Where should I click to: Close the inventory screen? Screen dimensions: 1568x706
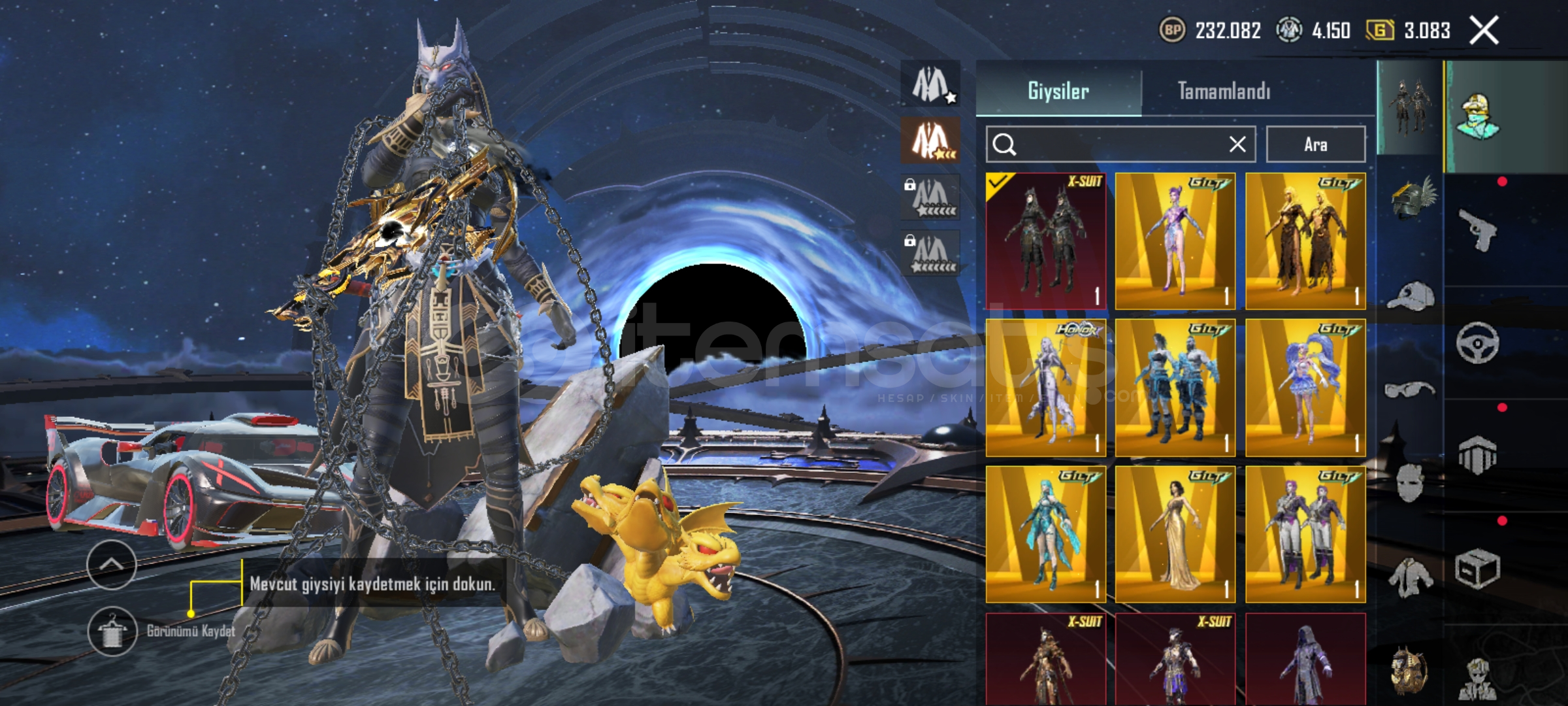(1484, 31)
